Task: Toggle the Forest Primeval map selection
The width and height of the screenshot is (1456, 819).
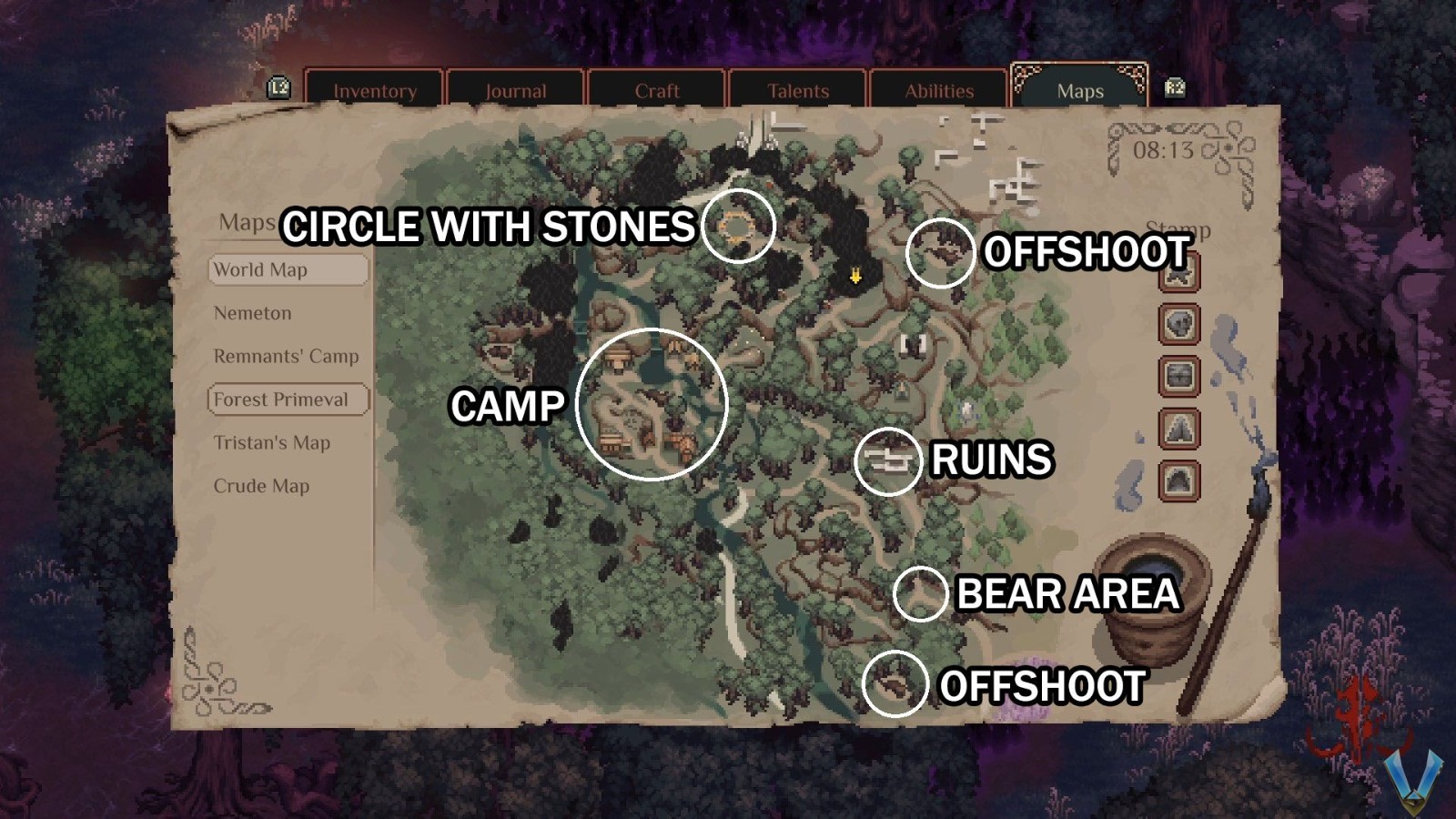Action: click(282, 399)
